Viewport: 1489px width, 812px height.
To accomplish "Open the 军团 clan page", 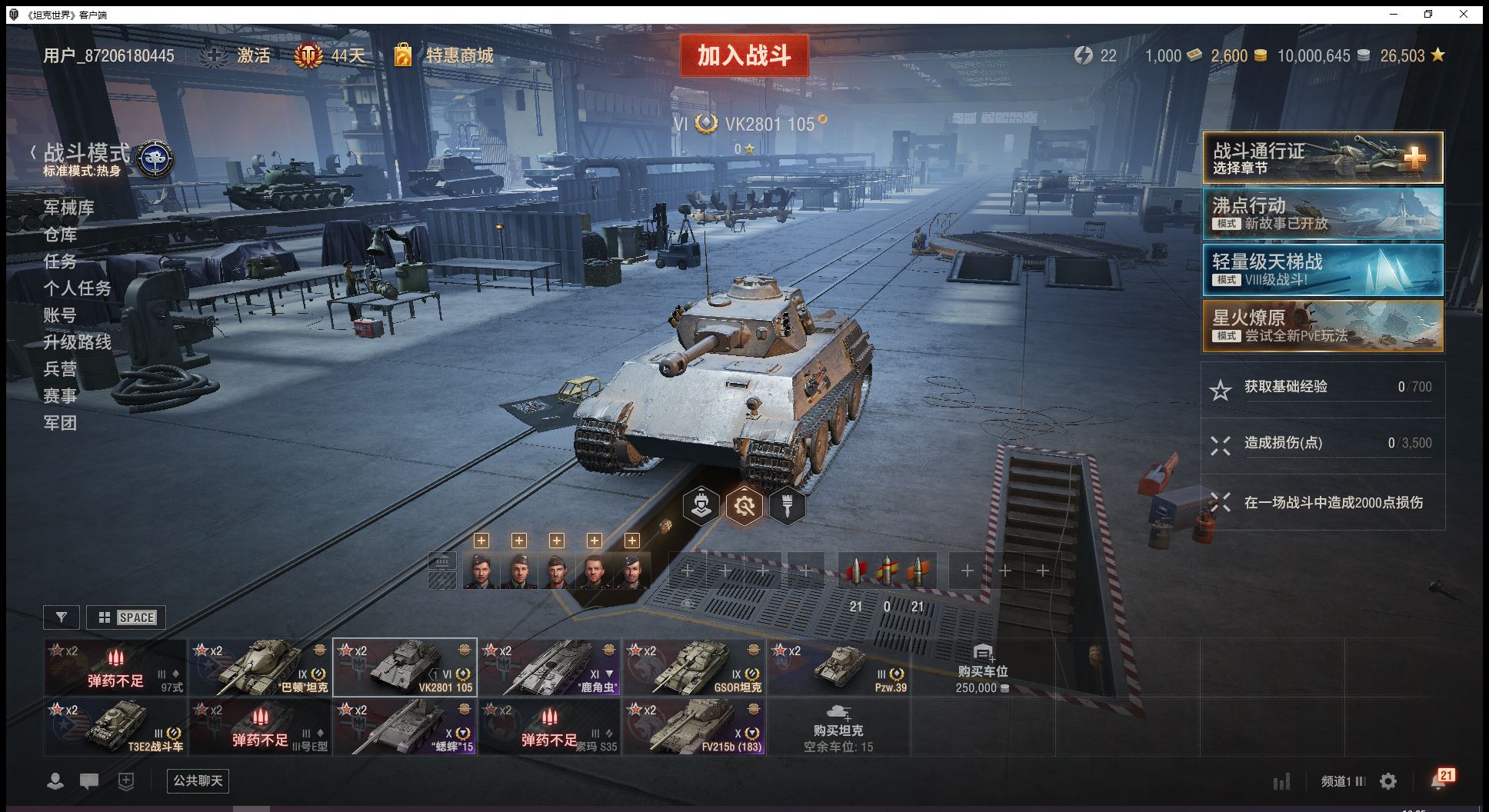I will coord(60,423).
